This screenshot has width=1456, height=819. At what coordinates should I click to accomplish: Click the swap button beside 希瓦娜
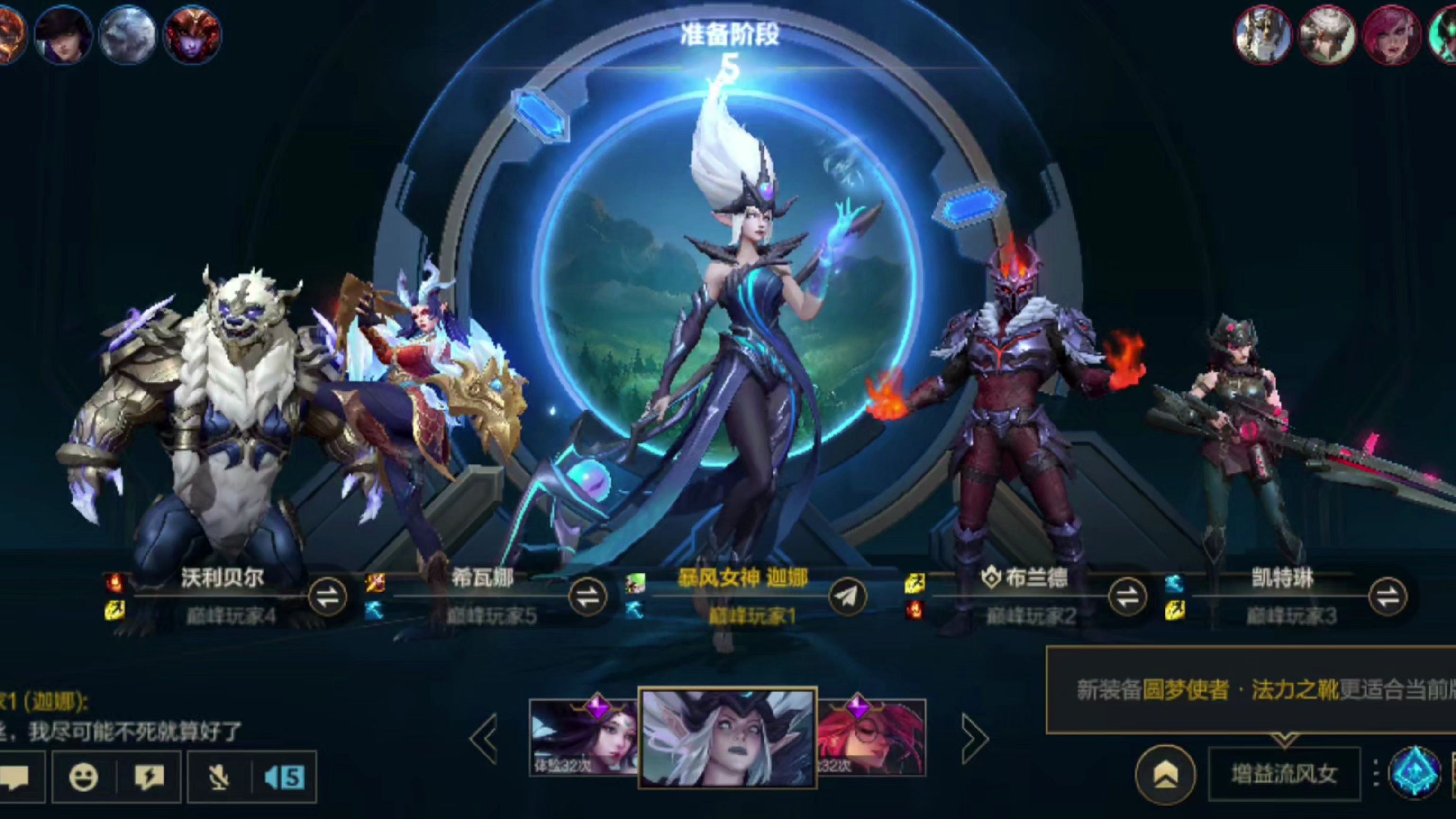click(588, 597)
